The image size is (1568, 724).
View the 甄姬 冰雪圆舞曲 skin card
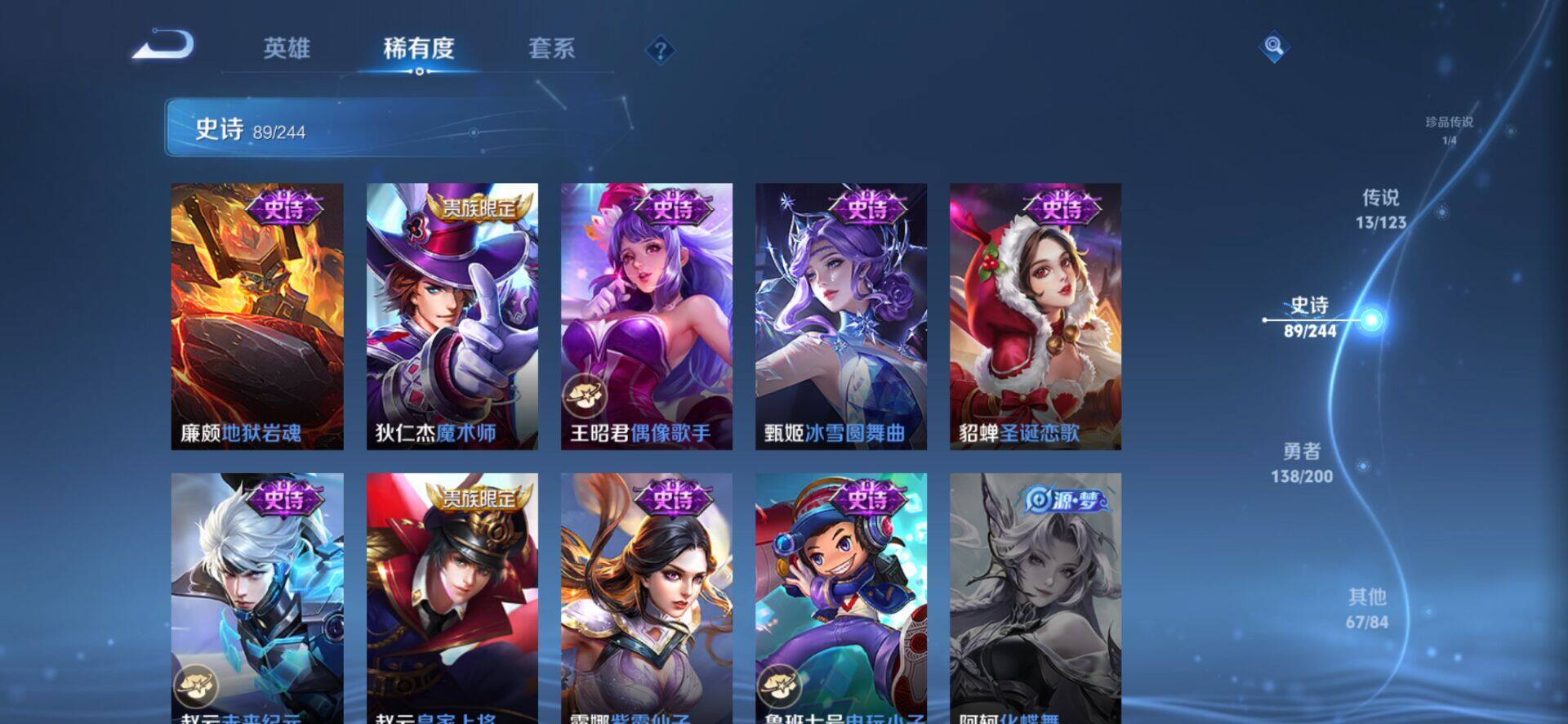point(840,316)
